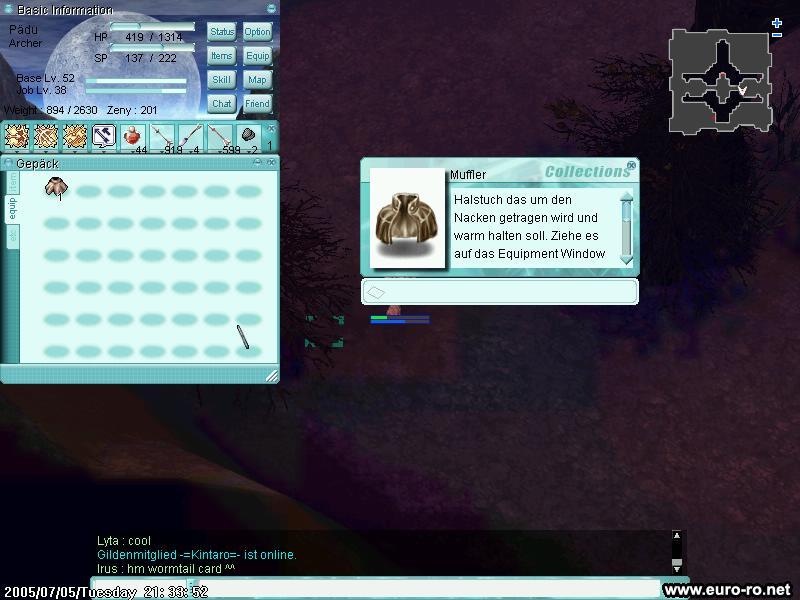Toggle the Map button

coord(257,80)
